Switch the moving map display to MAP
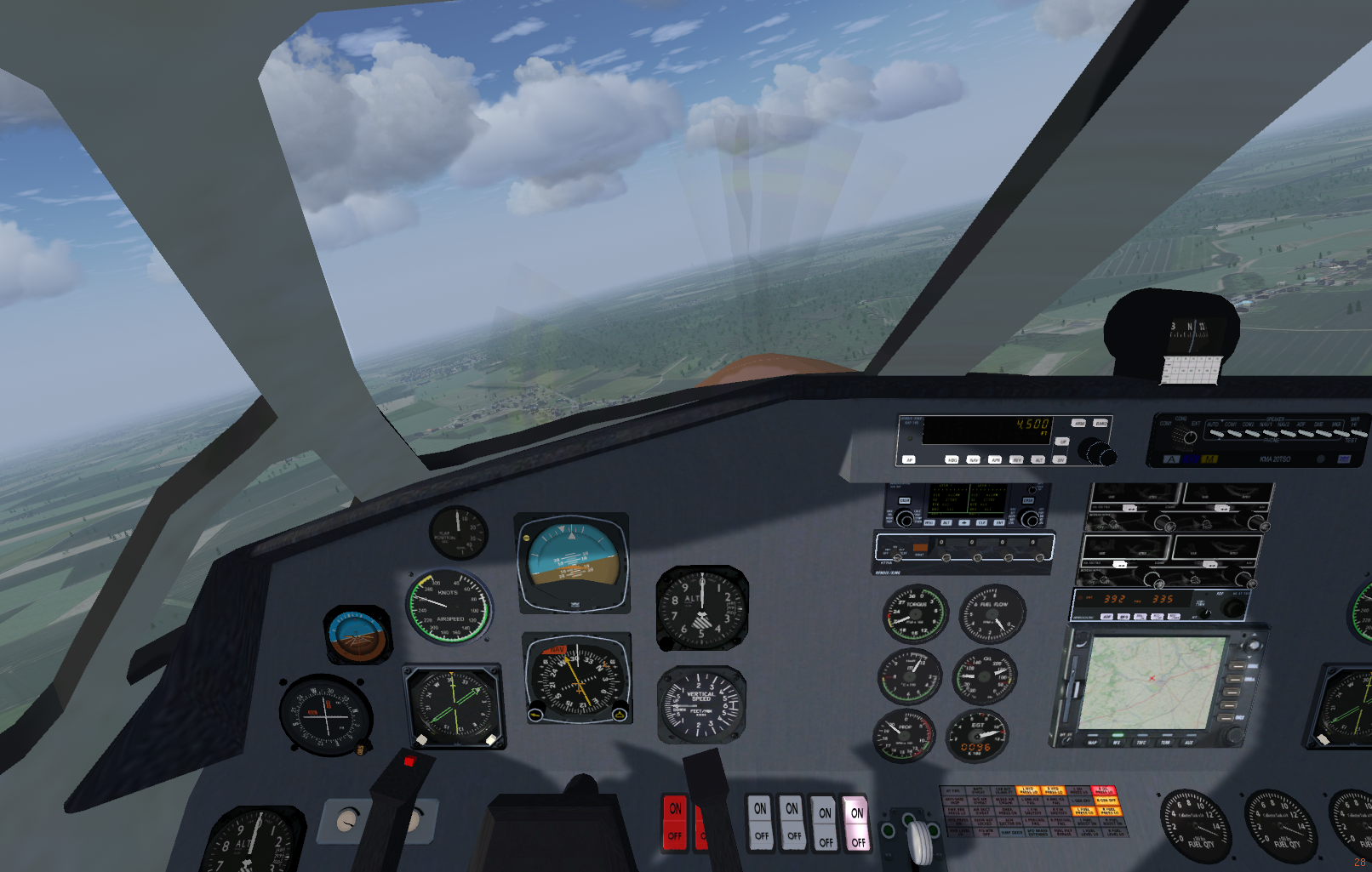This screenshot has width=1372, height=872. click(x=1093, y=743)
